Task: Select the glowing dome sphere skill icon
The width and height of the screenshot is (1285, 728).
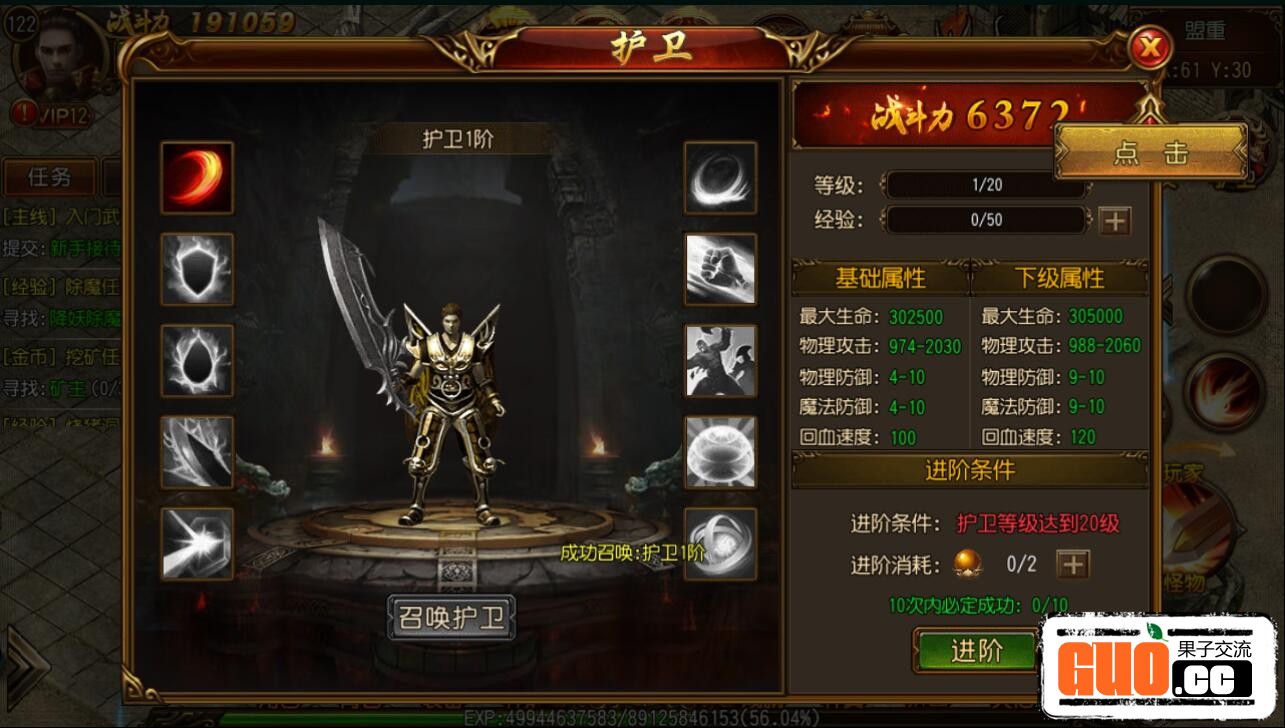Action: (720, 452)
